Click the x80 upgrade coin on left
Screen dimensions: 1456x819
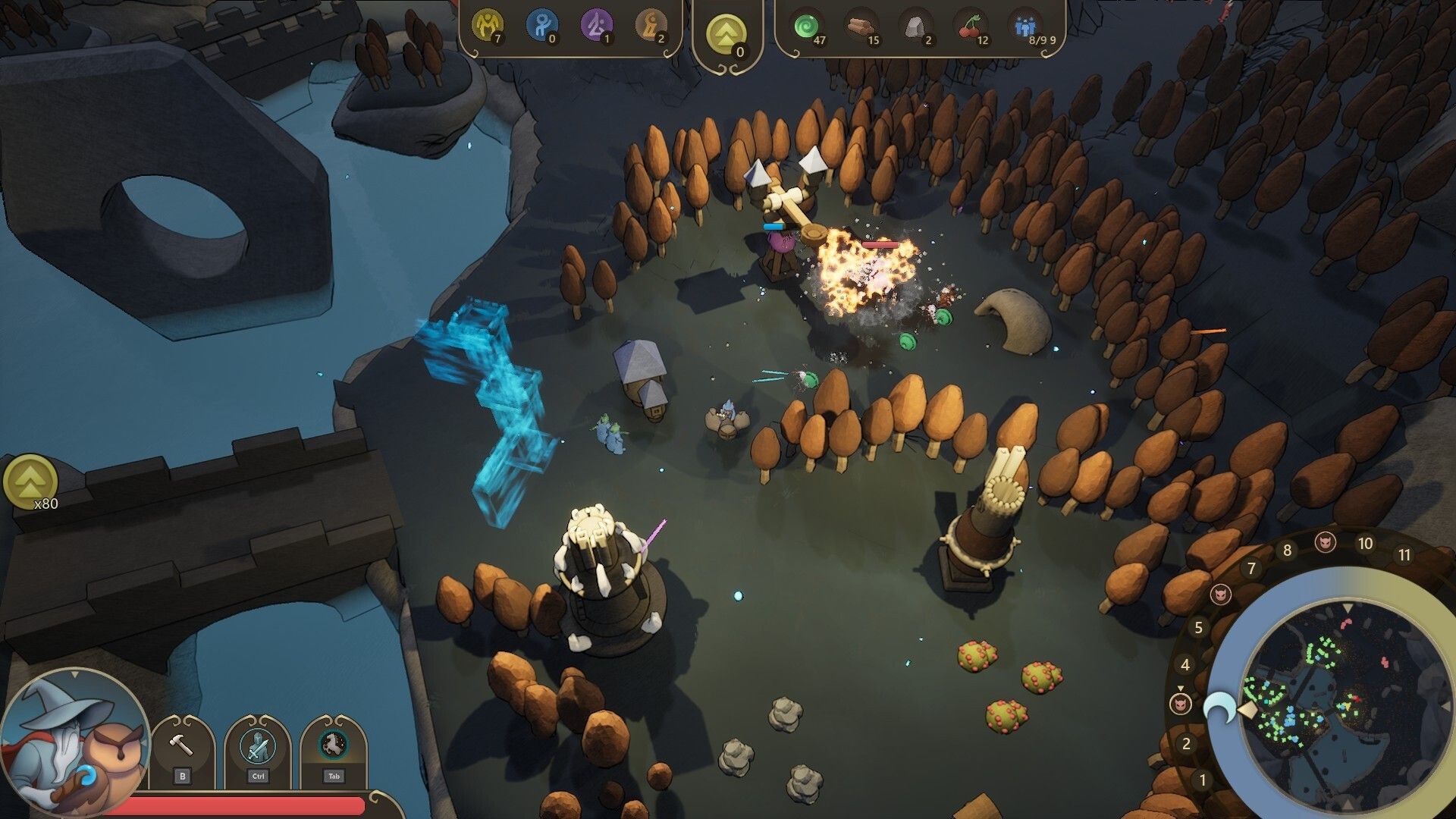pyautogui.click(x=30, y=481)
